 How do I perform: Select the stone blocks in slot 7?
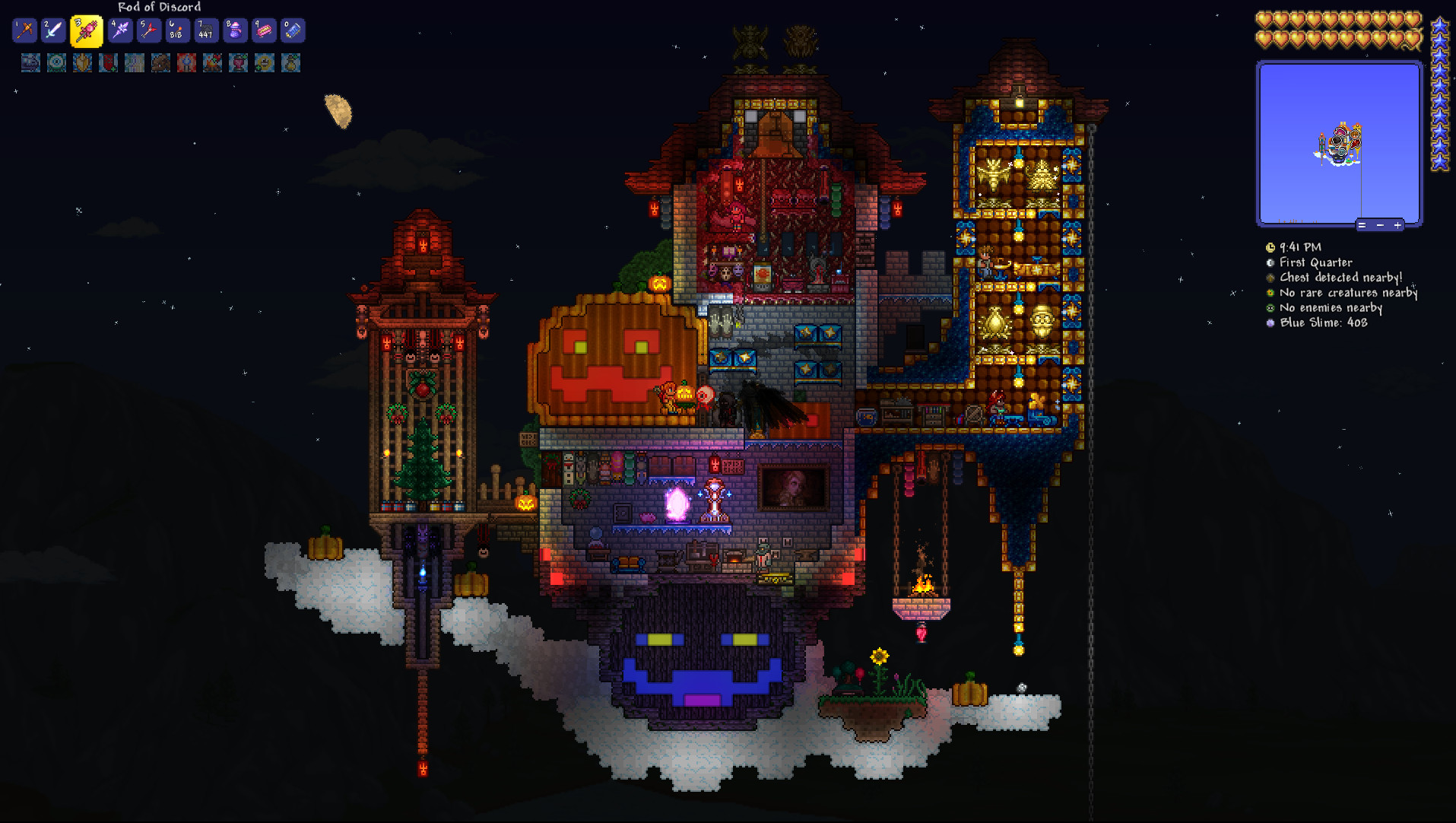click(x=206, y=30)
